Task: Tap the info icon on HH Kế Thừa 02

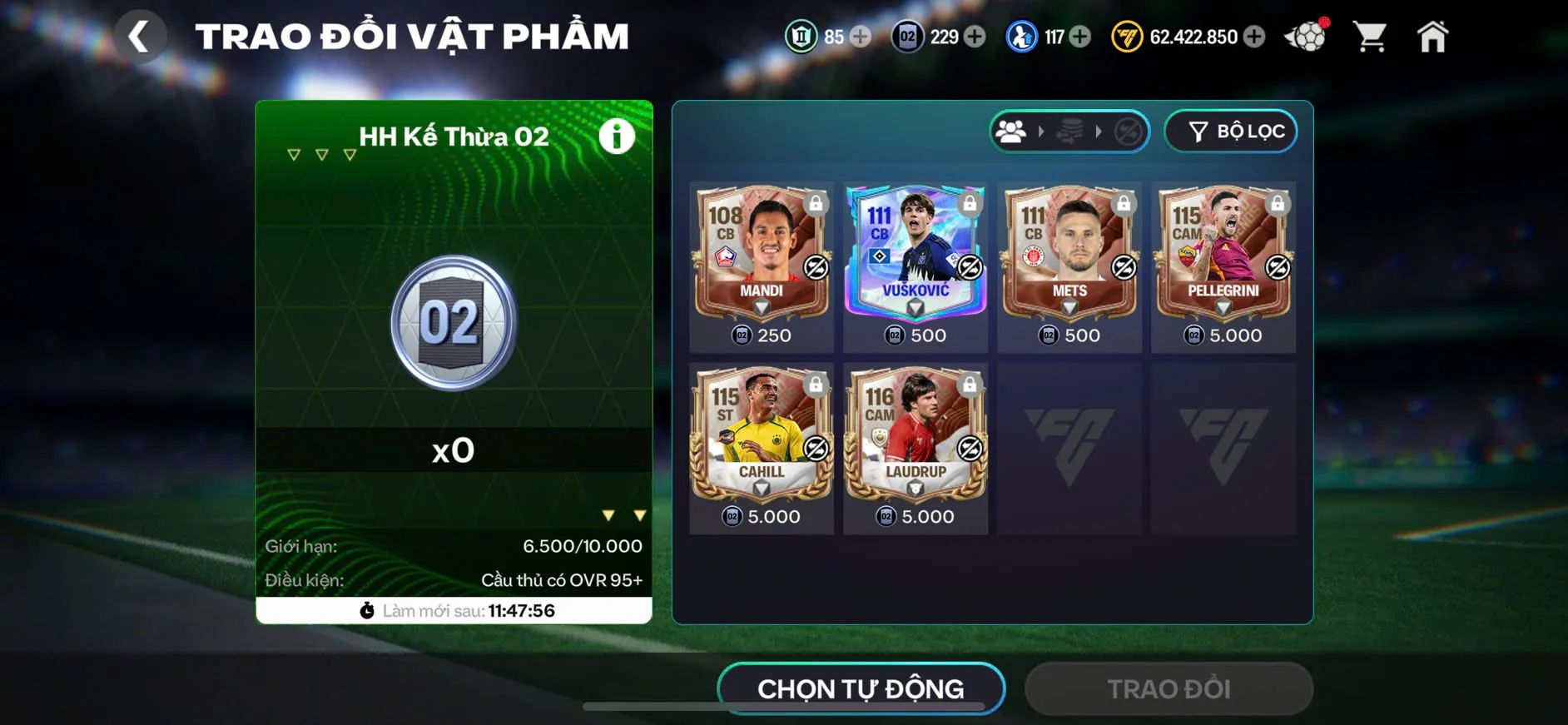Action: (x=616, y=137)
